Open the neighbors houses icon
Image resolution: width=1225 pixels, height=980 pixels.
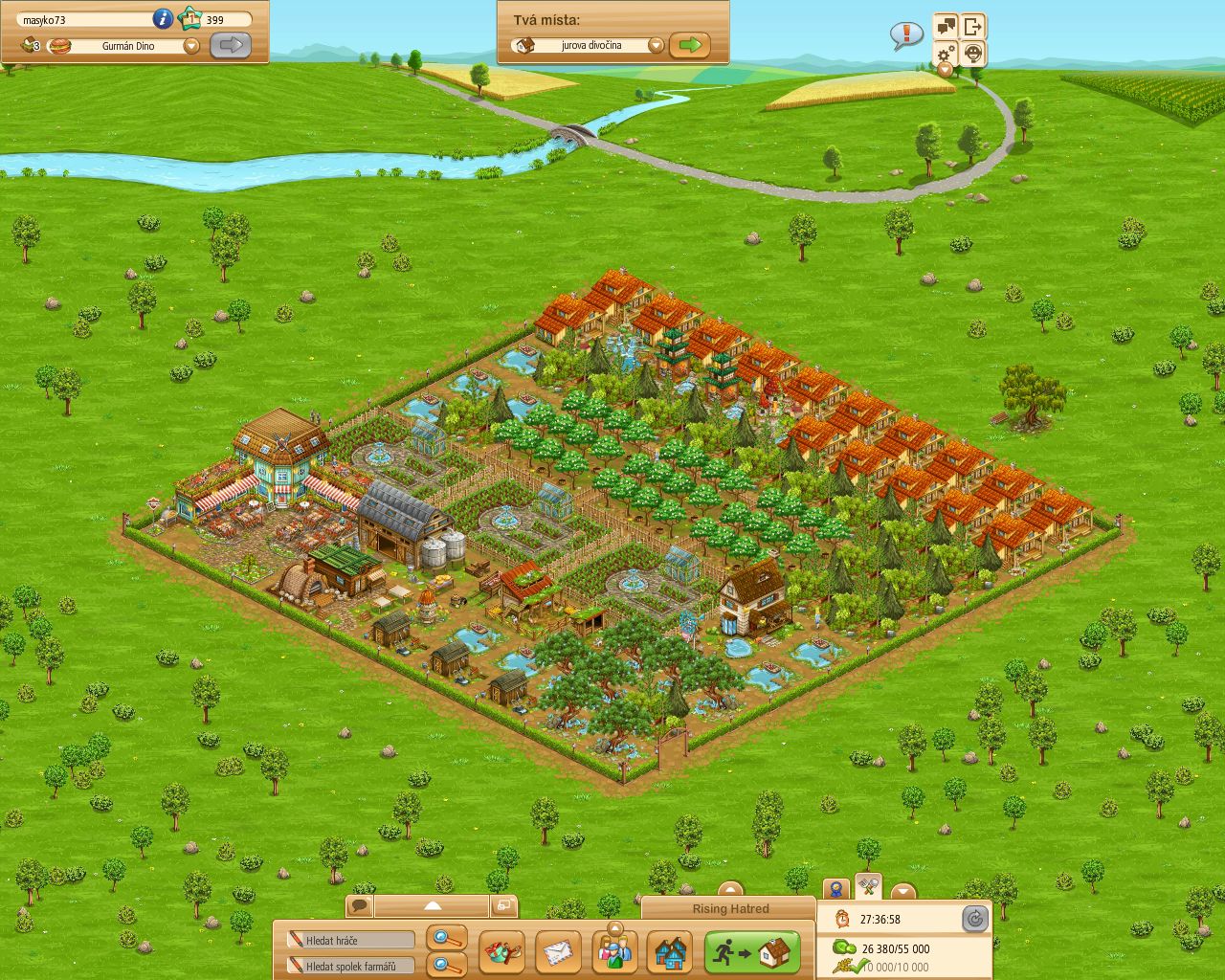tap(670, 952)
